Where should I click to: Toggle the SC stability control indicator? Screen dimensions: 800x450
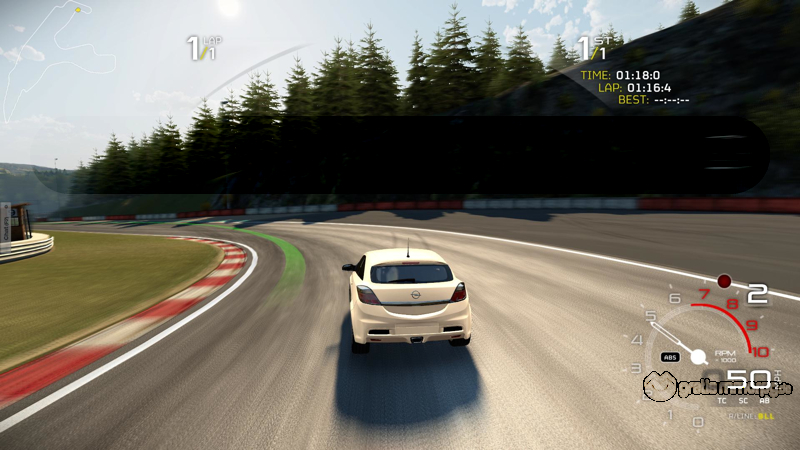pos(742,399)
